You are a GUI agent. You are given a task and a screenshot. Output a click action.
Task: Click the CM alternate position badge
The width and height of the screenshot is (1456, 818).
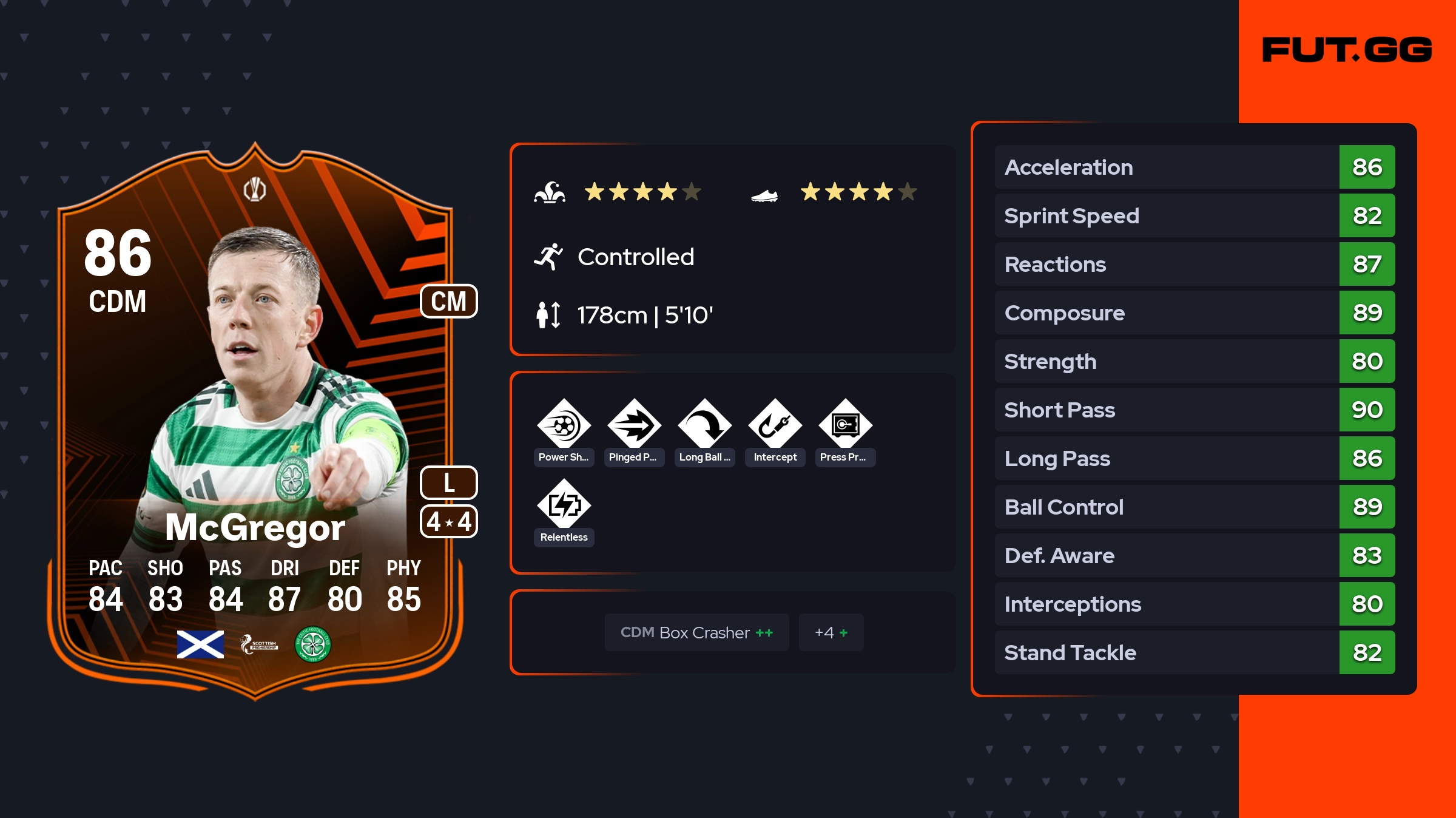448,301
